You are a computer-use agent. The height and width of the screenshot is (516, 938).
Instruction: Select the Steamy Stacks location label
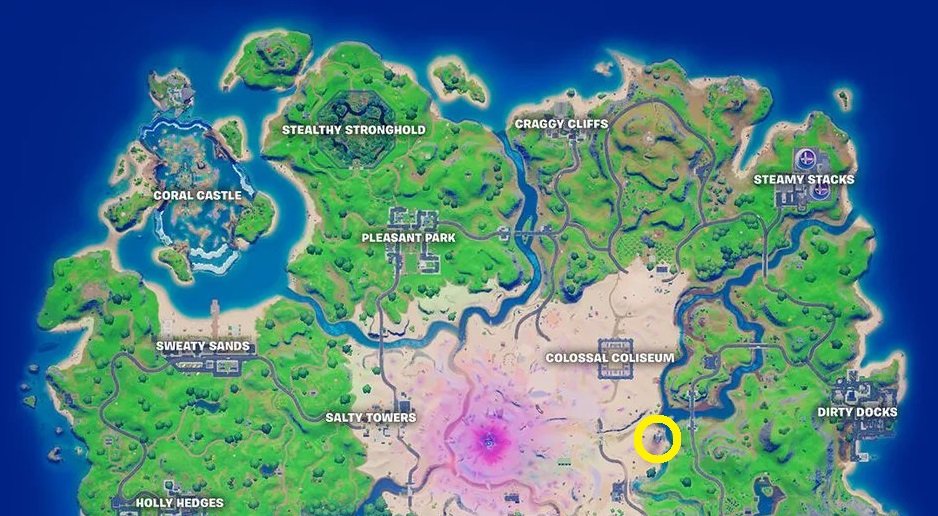(x=804, y=180)
